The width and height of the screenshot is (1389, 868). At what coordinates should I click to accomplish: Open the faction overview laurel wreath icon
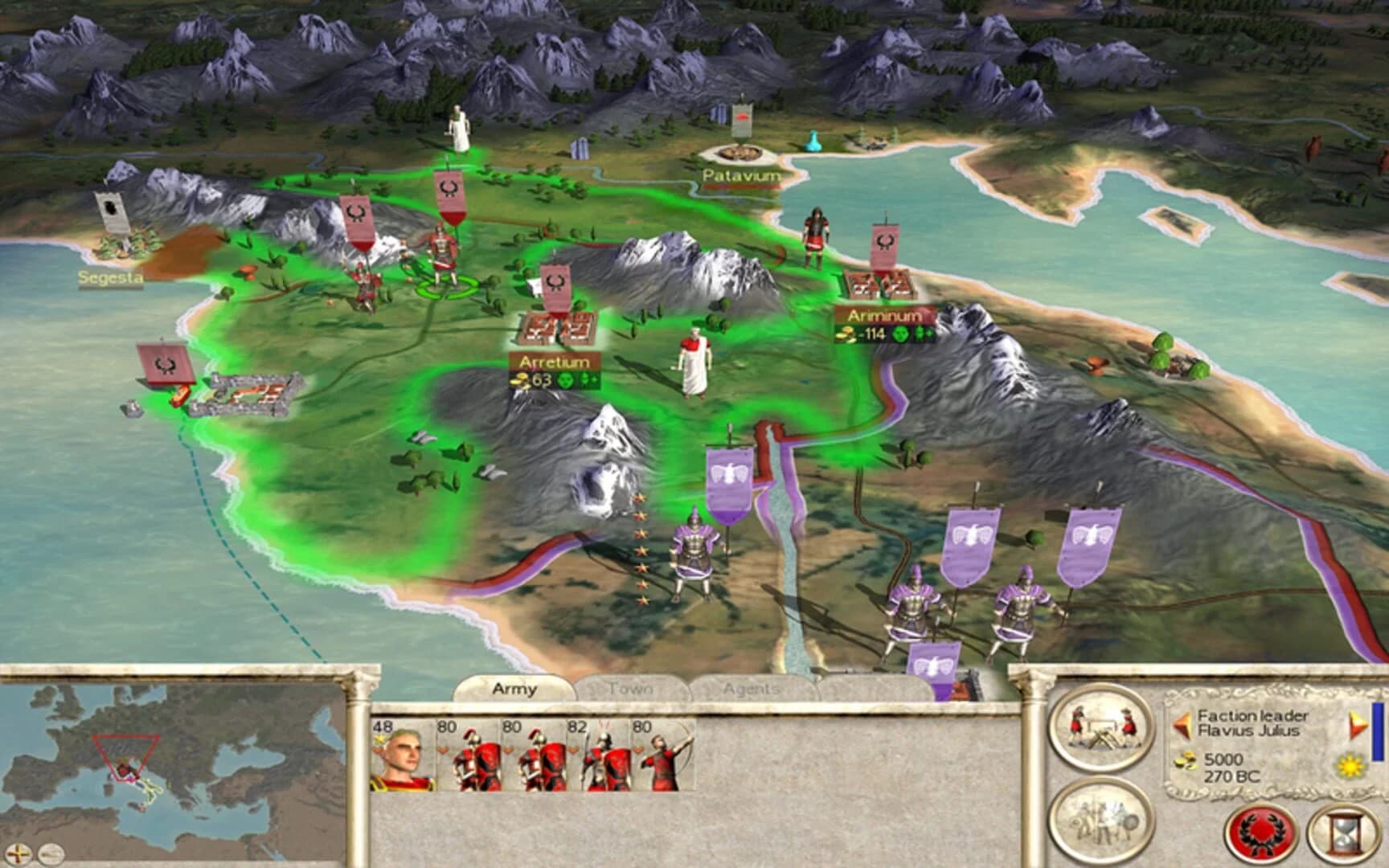[x=1258, y=834]
